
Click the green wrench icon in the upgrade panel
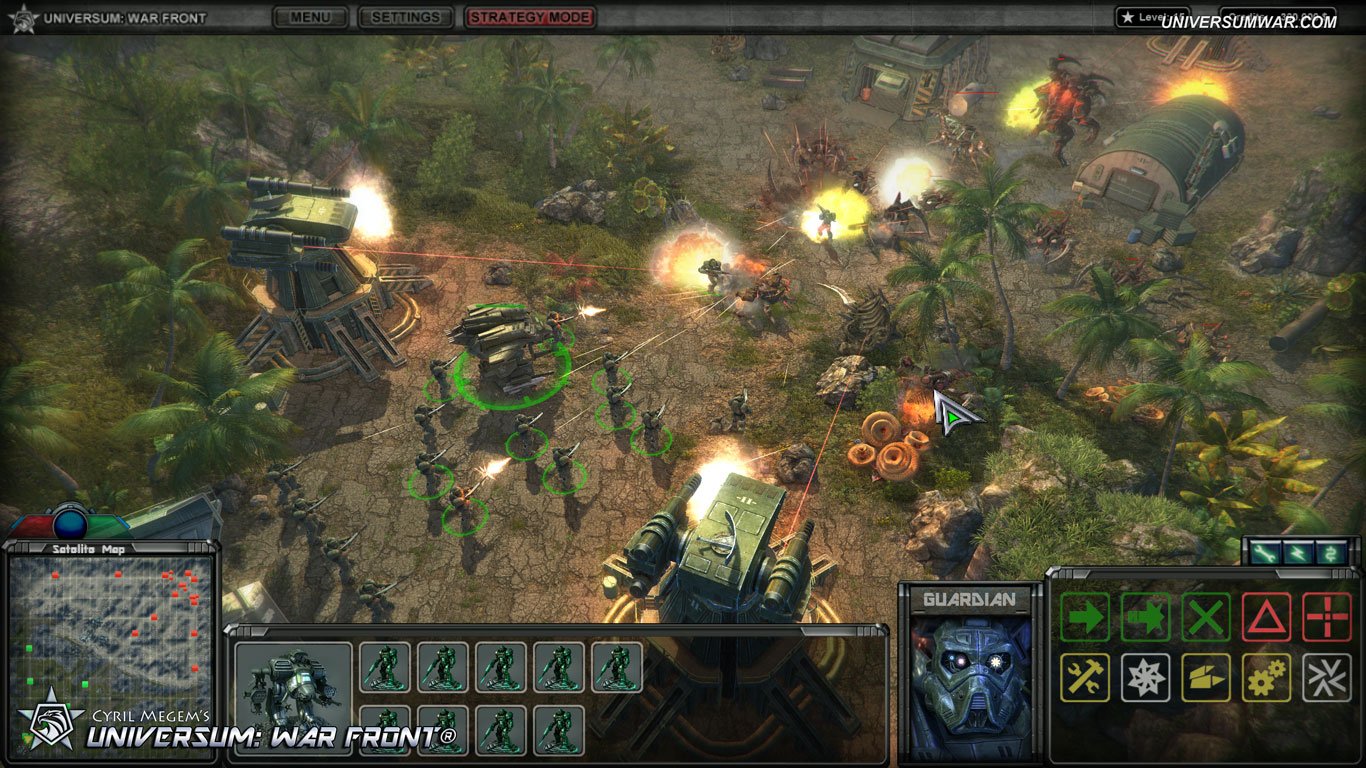click(1265, 552)
